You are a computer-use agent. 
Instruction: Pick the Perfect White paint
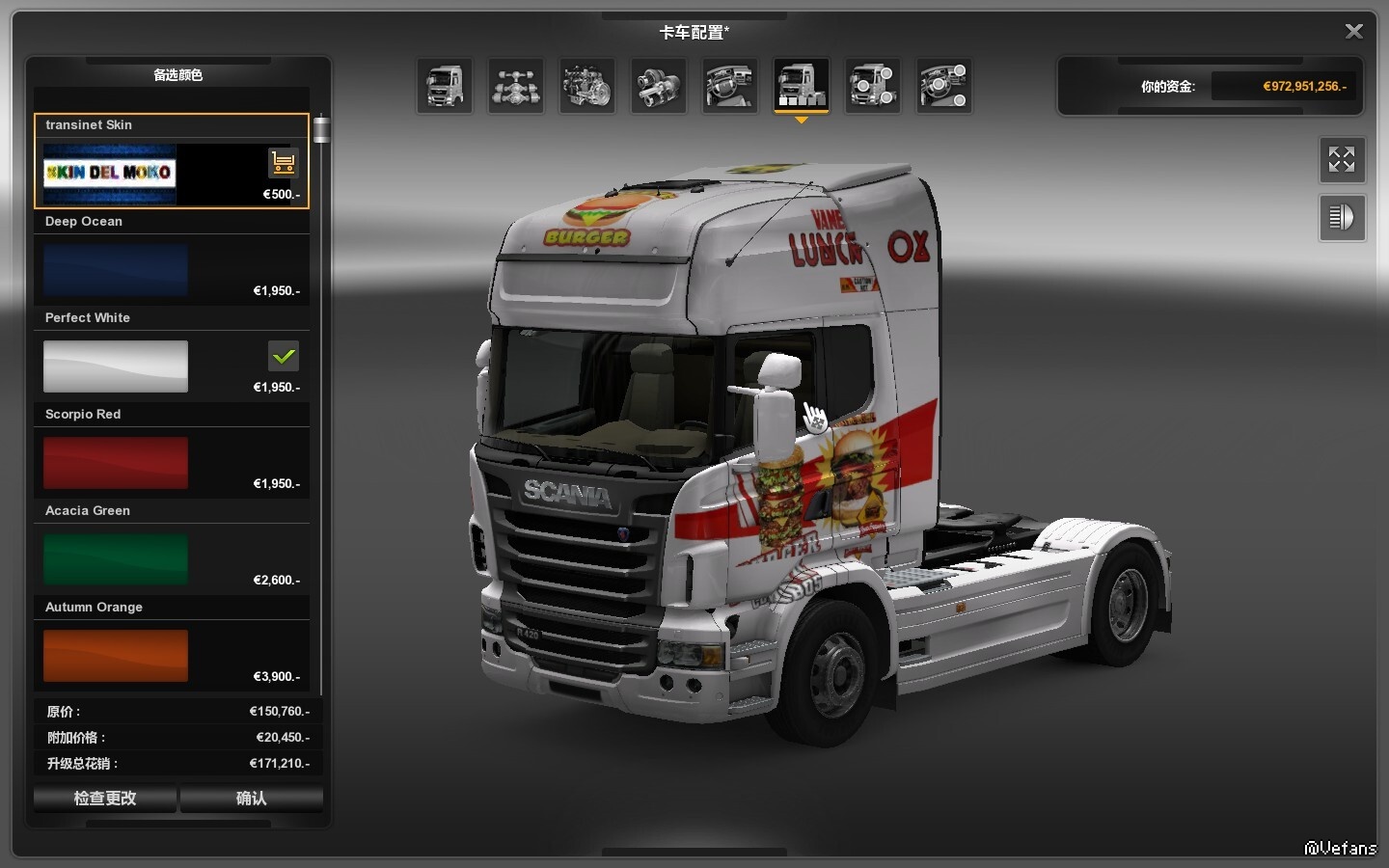click(116, 366)
